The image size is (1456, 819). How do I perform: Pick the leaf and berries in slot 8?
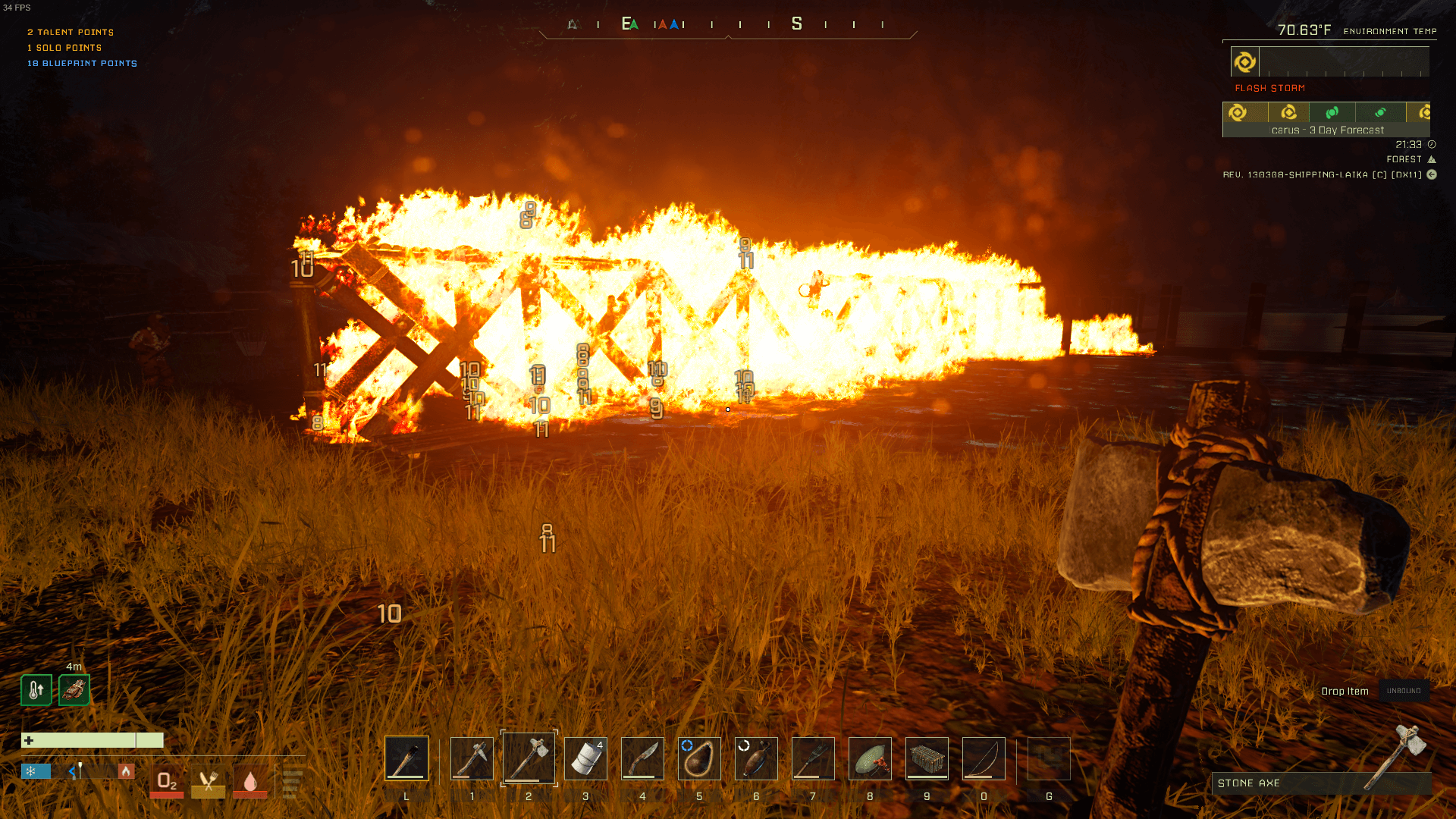click(x=870, y=758)
